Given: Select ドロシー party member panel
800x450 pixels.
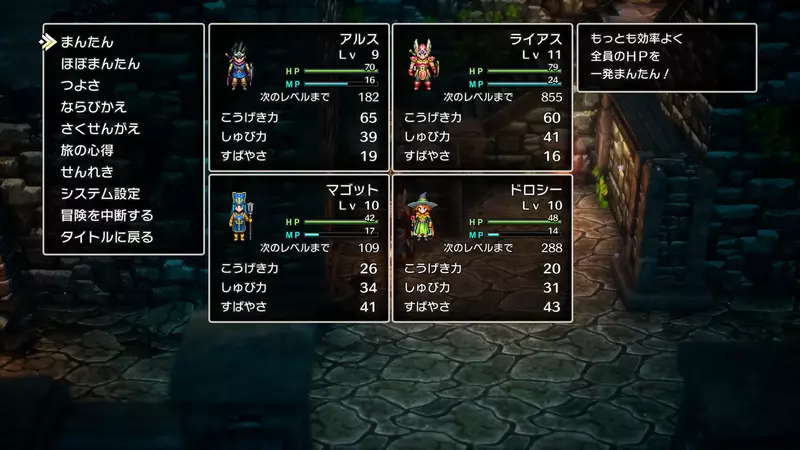Looking at the screenshot, I should (x=481, y=248).
